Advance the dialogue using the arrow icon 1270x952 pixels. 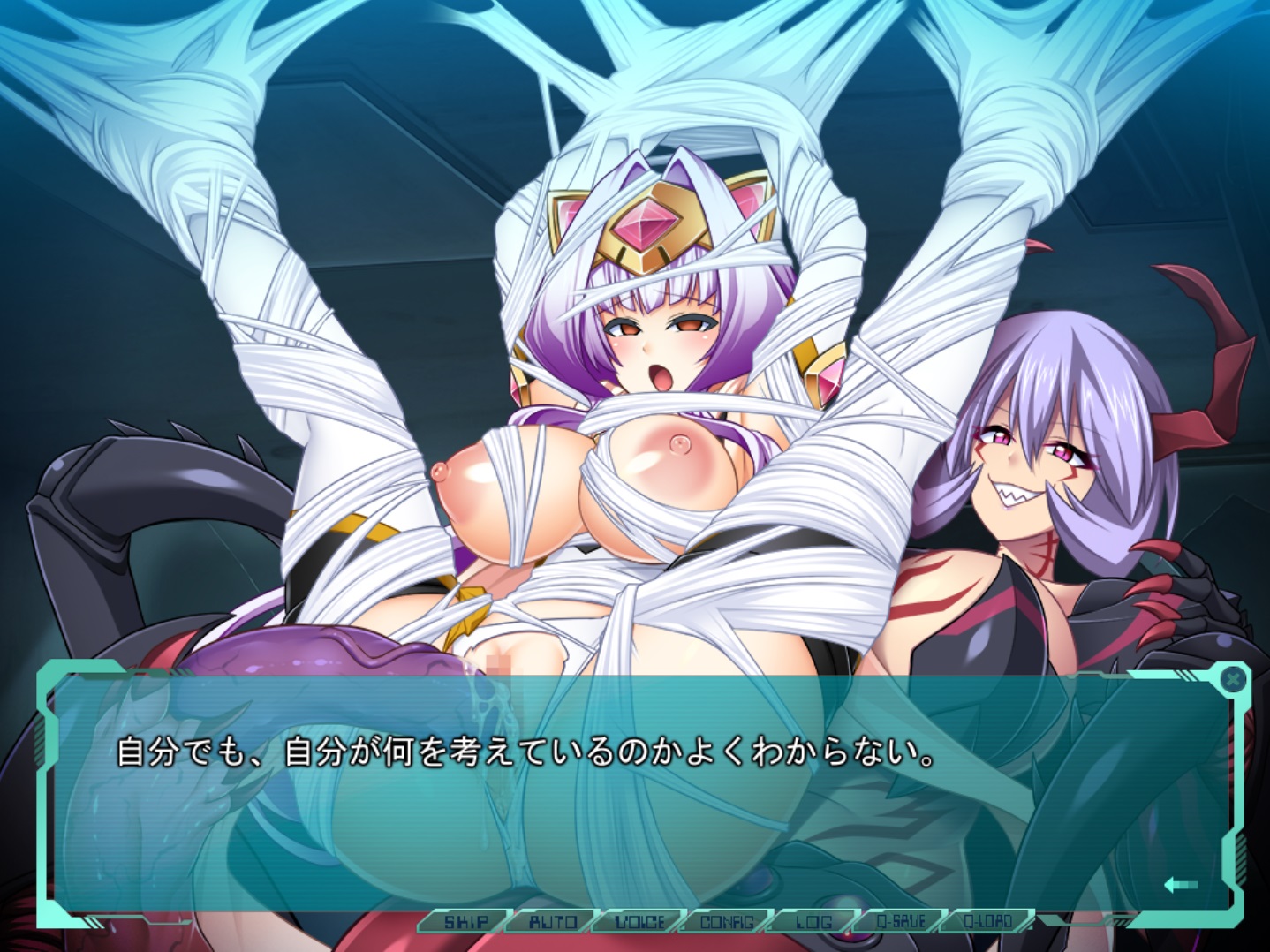tap(1180, 884)
